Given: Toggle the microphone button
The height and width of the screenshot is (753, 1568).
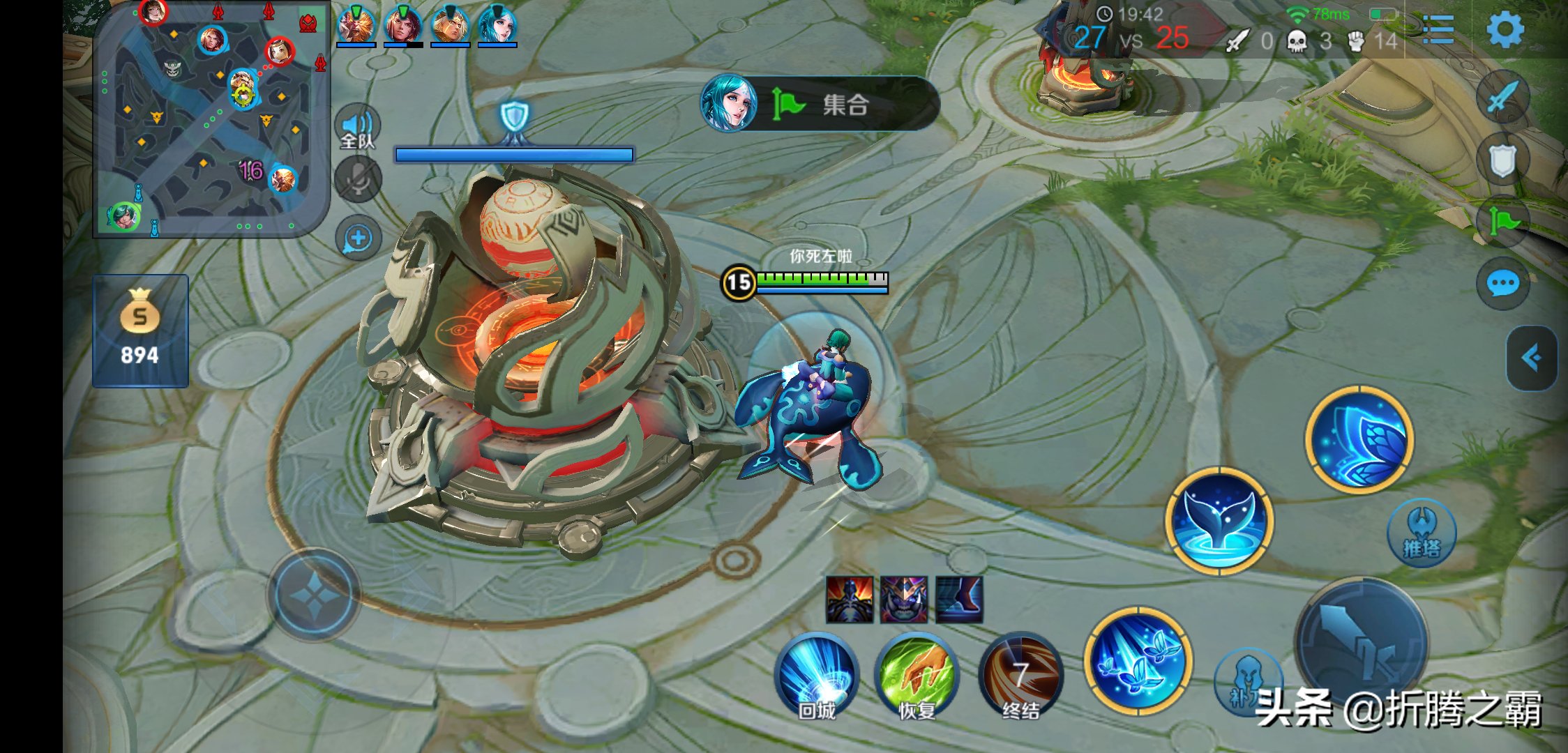Looking at the screenshot, I should click(358, 180).
